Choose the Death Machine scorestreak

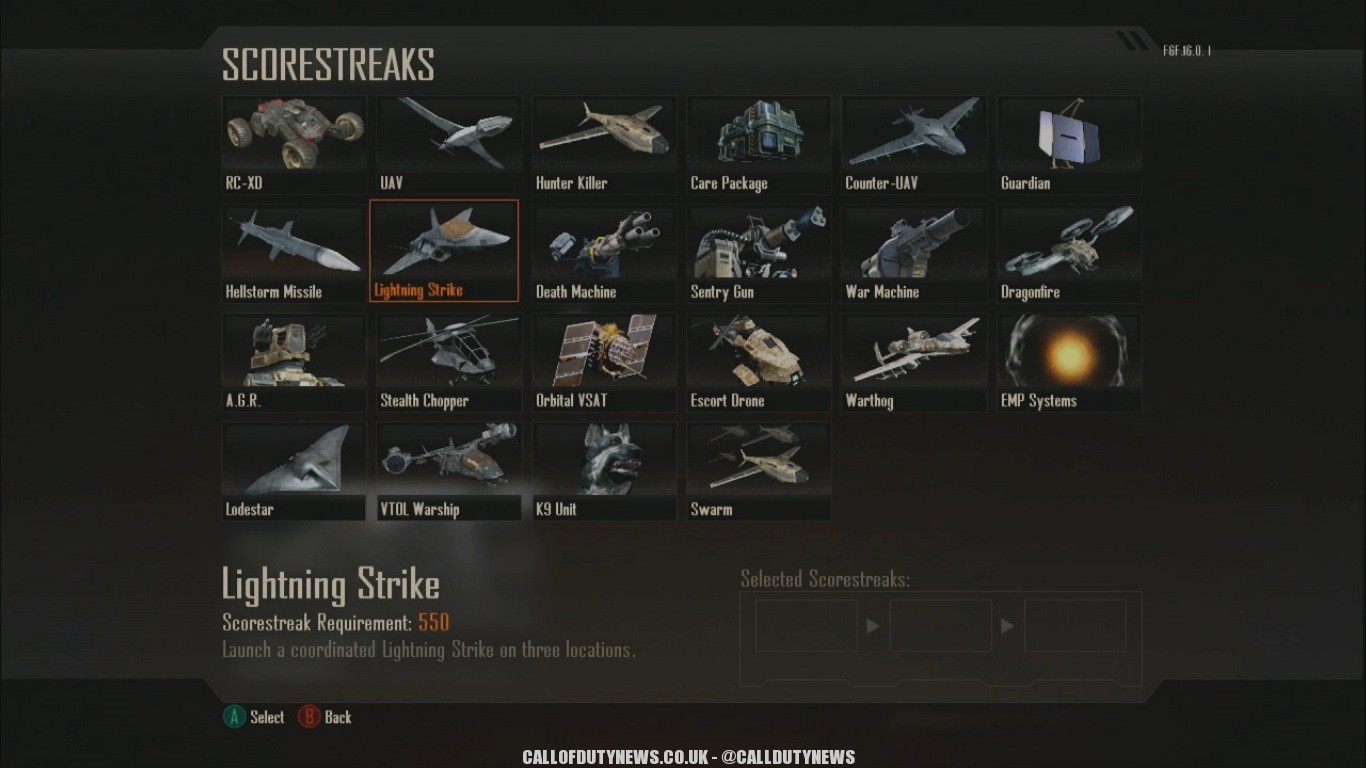(x=604, y=252)
